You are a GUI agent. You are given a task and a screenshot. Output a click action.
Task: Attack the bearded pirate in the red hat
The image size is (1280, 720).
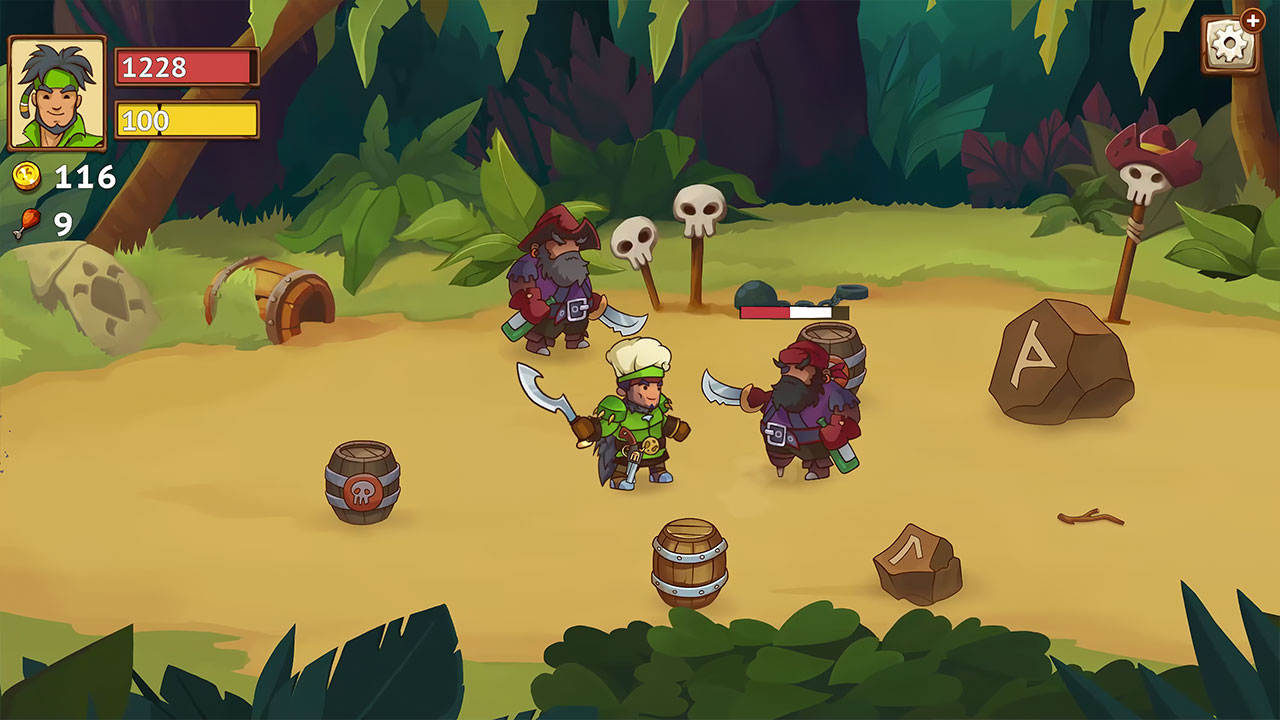(x=555, y=290)
